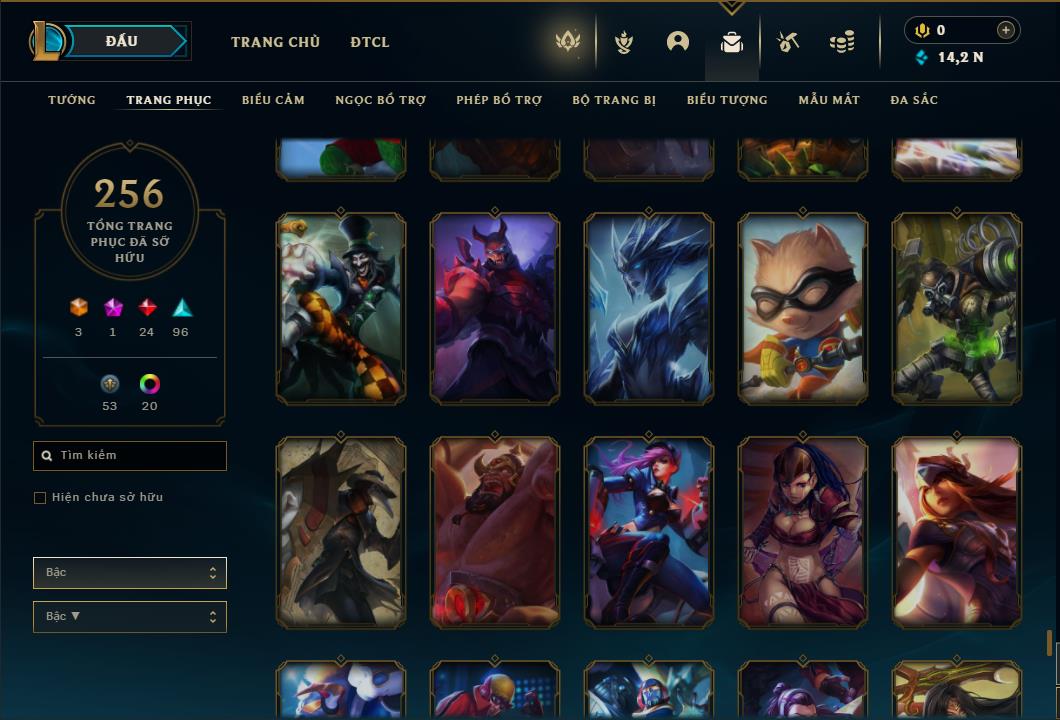Open the profile icon in top bar
The height and width of the screenshot is (720, 1060).
click(x=678, y=42)
